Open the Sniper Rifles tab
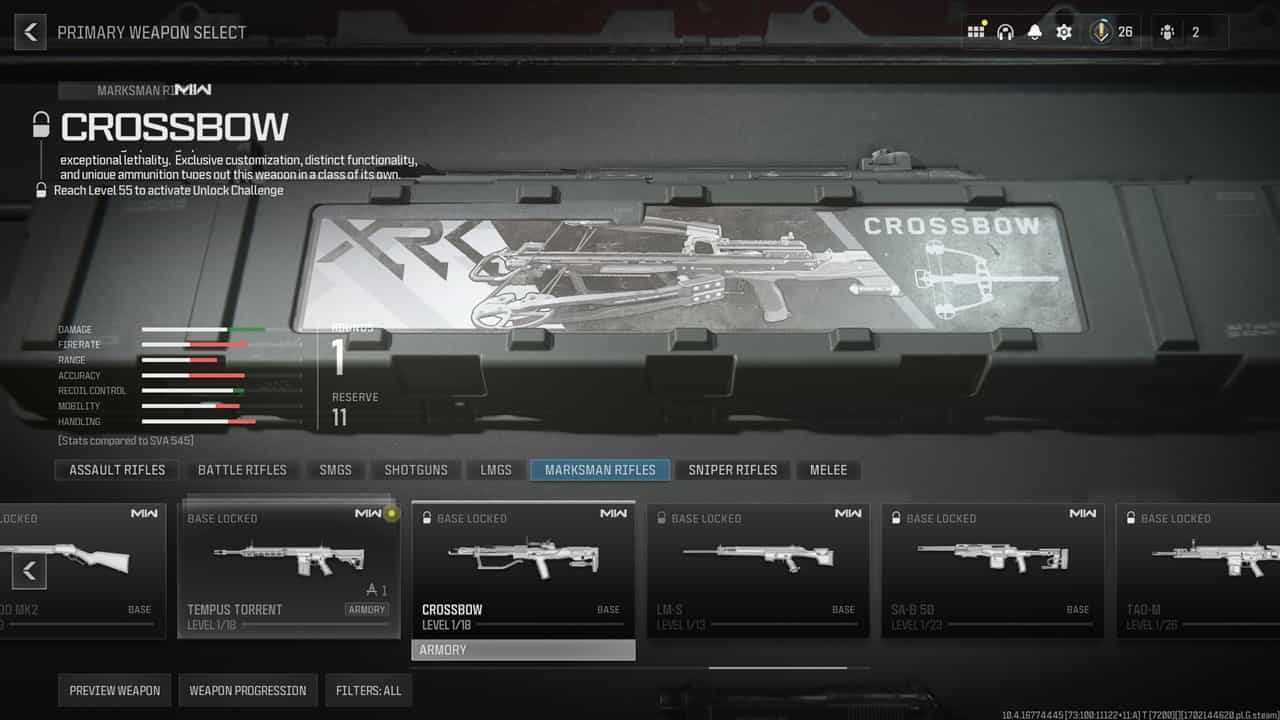 click(x=733, y=470)
